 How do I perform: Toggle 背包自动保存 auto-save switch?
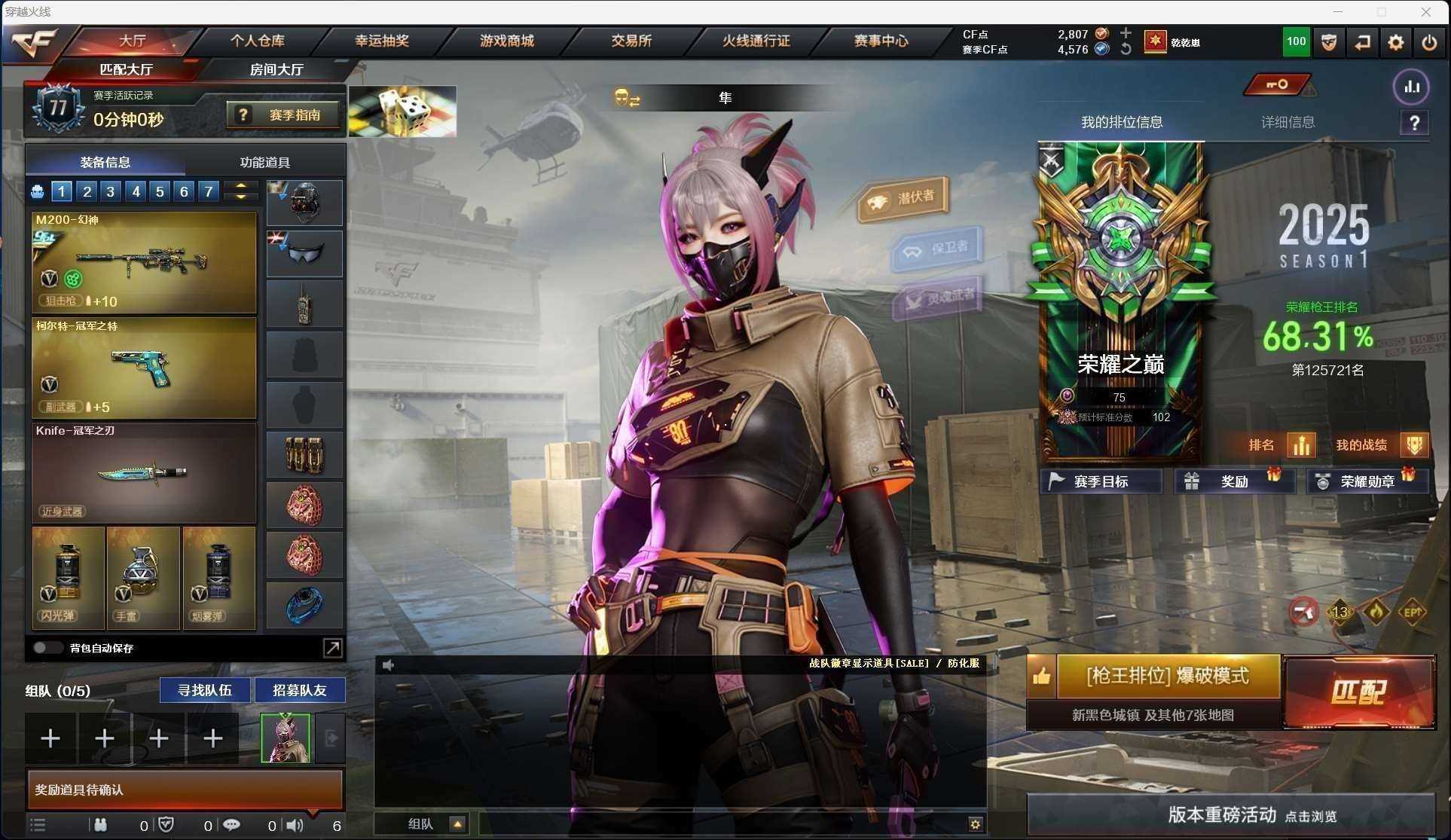[47, 648]
